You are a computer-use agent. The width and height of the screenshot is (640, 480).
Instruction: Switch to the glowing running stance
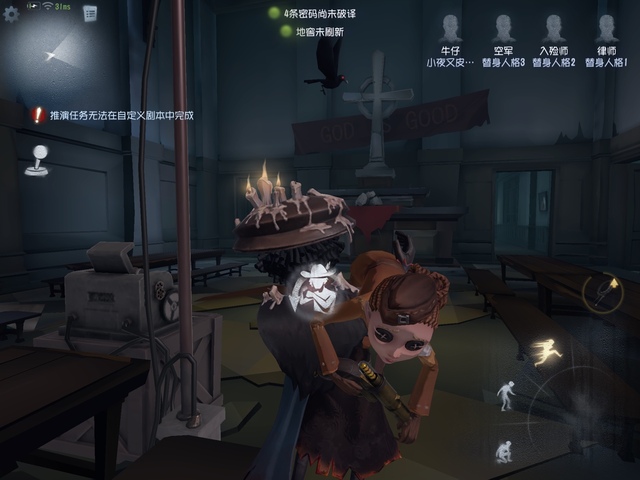(545, 351)
